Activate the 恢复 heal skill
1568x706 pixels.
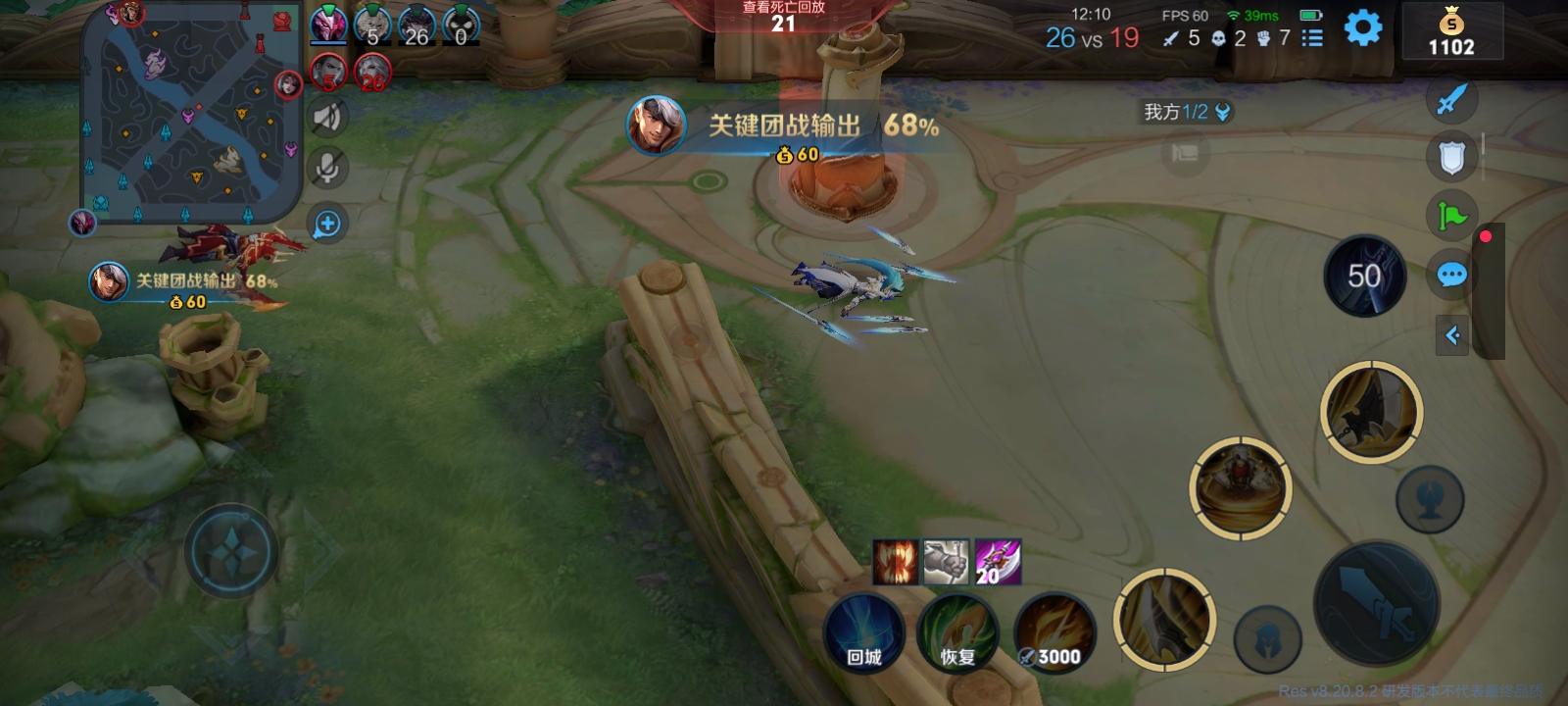click(957, 634)
